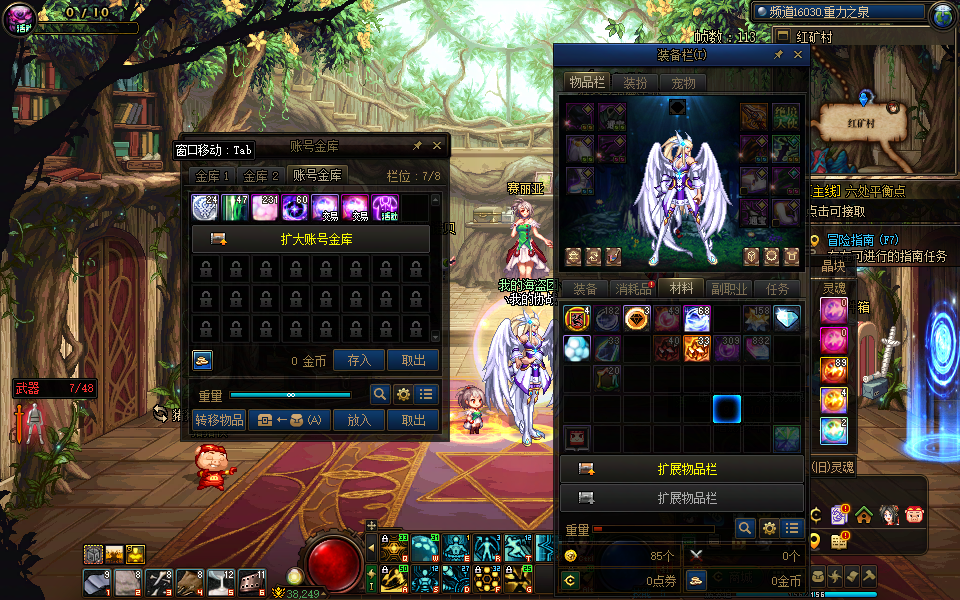Switch to the 金库 2 tab
The width and height of the screenshot is (960, 600).
[262, 175]
